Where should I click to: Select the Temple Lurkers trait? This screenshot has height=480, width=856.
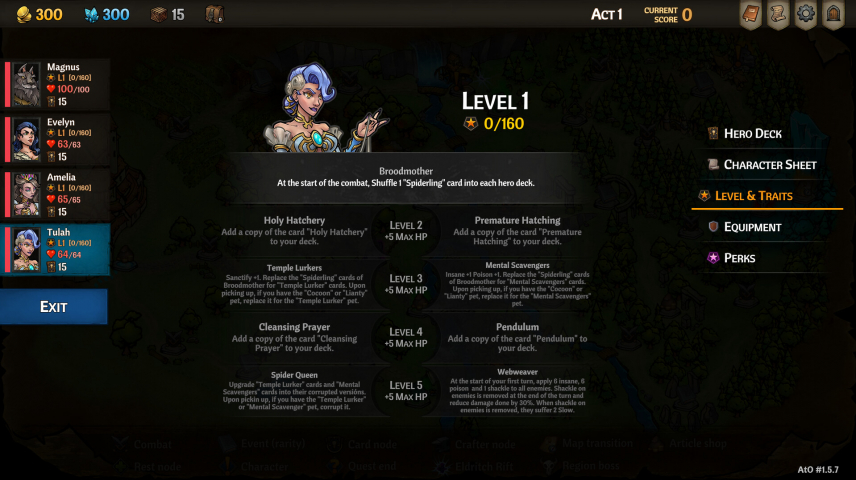[293, 284]
